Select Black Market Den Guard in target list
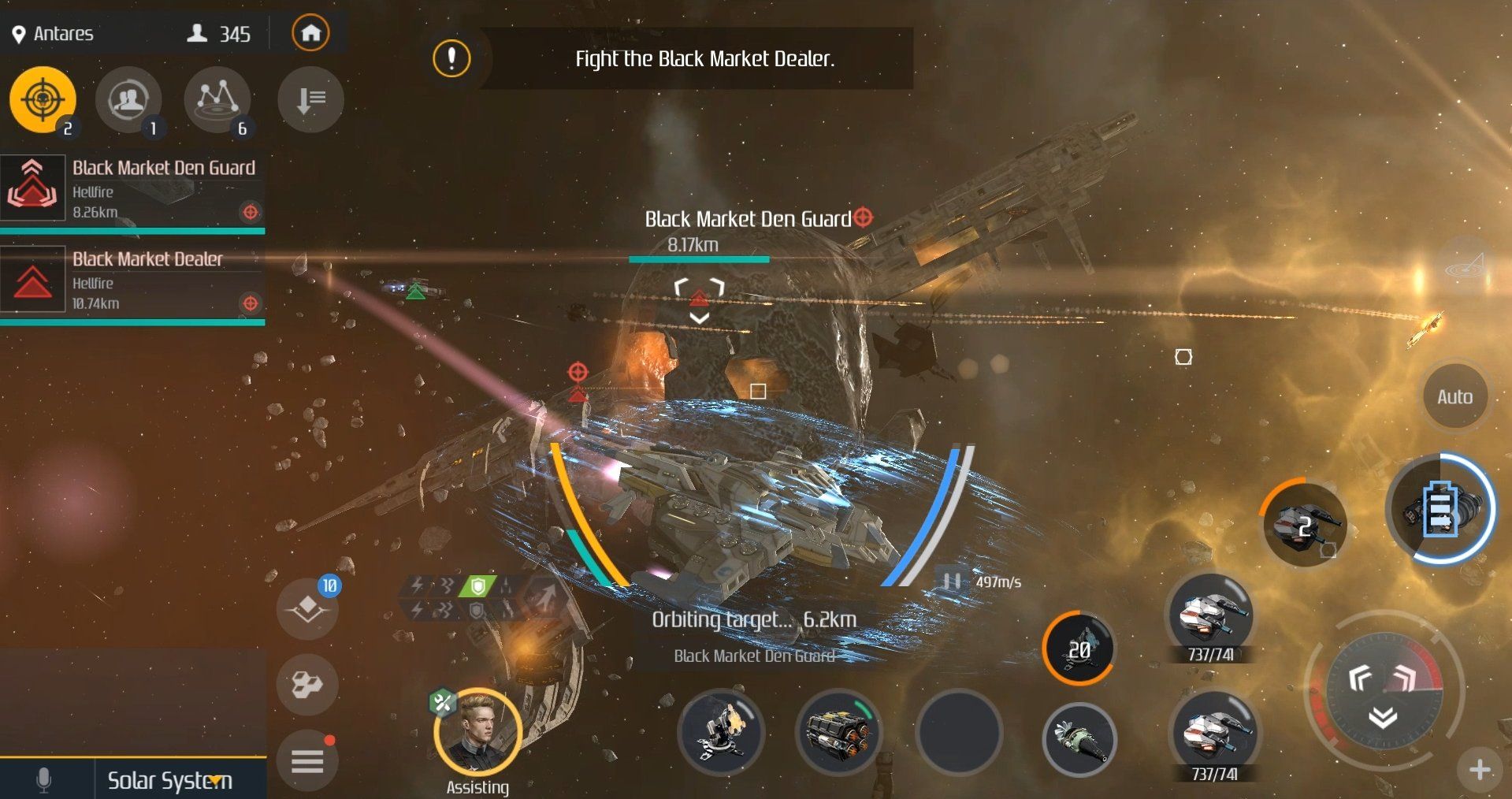This screenshot has width=1512, height=799. [132, 190]
